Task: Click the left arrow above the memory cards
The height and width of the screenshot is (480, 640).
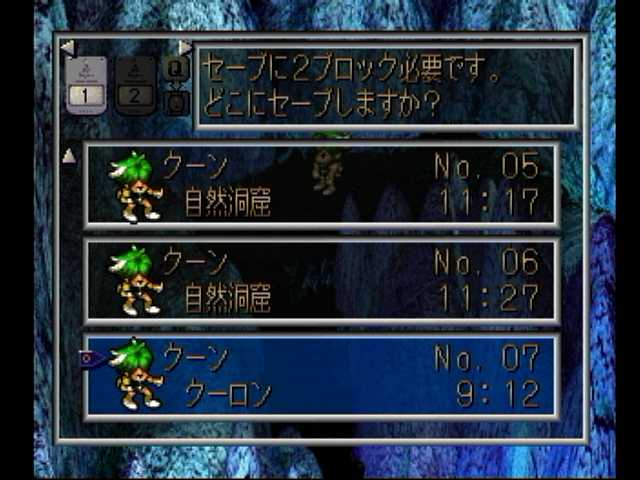Action: pyautogui.click(x=67, y=47)
